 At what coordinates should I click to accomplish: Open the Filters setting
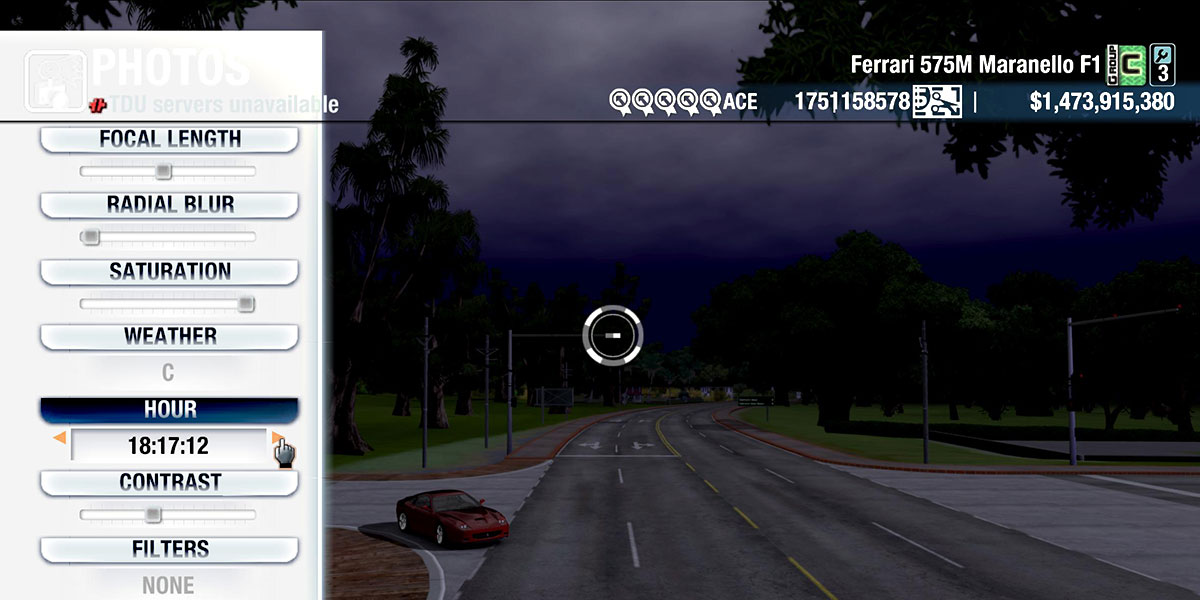pos(169,549)
